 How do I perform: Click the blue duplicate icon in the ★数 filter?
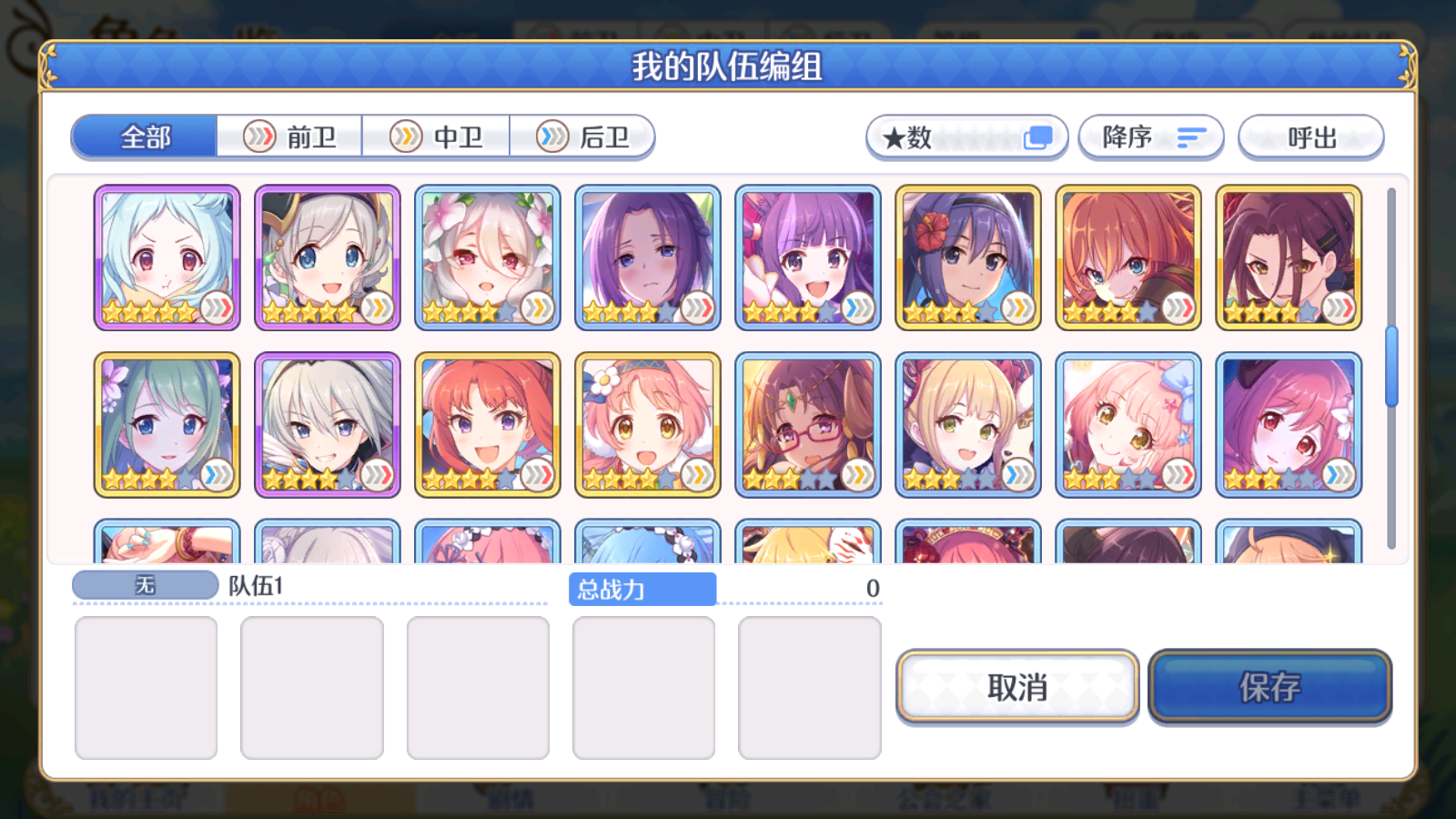(x=1037, y=136)
